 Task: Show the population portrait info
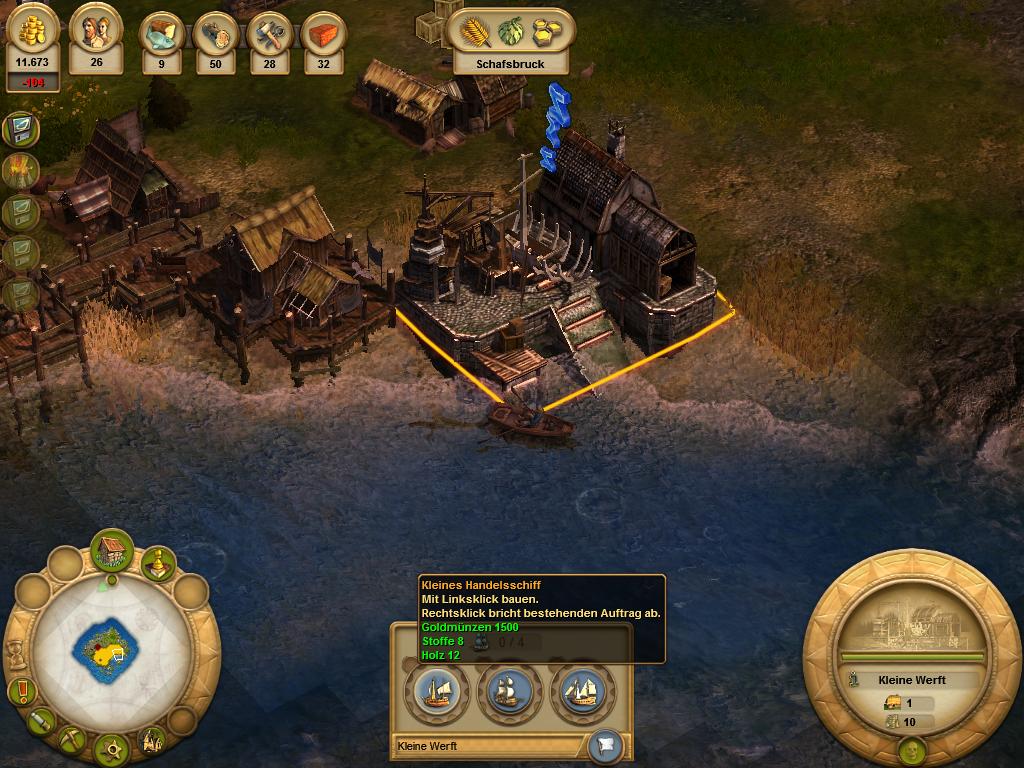pos(96,31)
